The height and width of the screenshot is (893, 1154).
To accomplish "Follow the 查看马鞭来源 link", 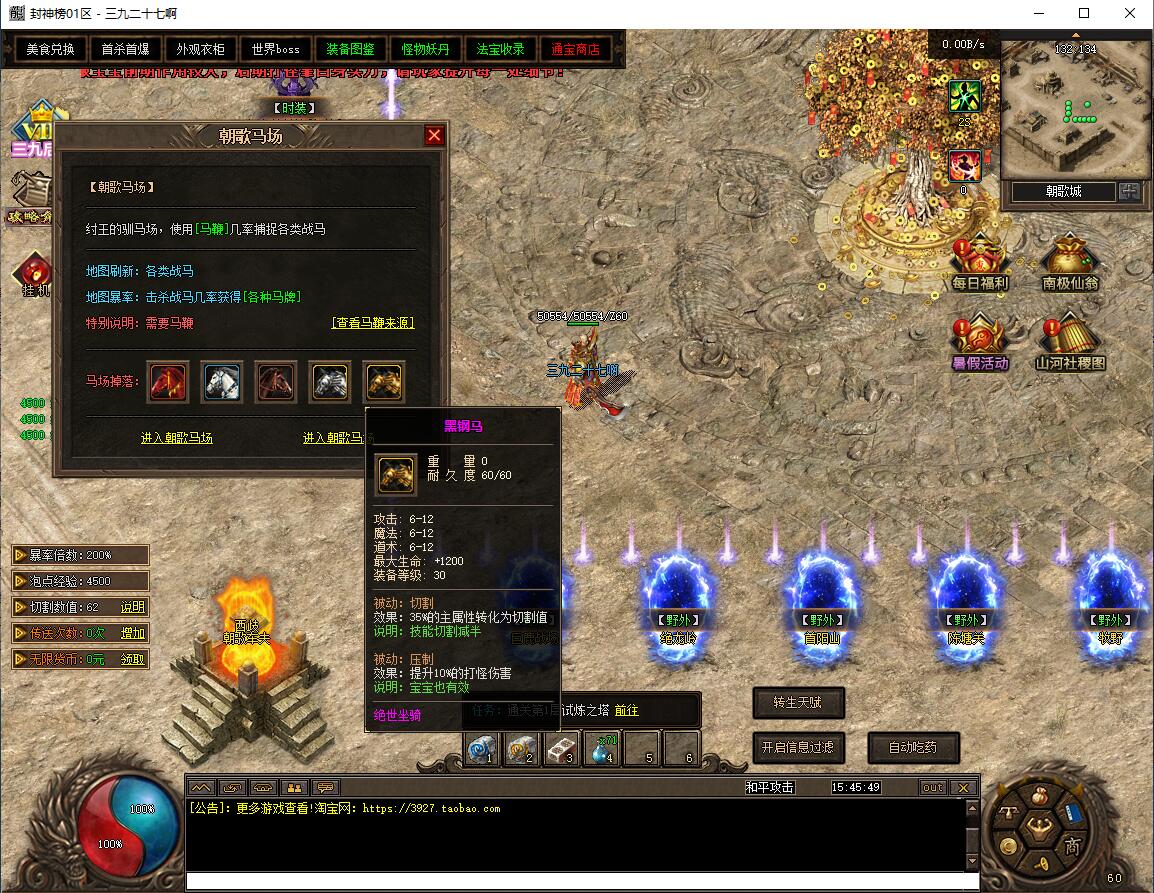I will 372,323.
